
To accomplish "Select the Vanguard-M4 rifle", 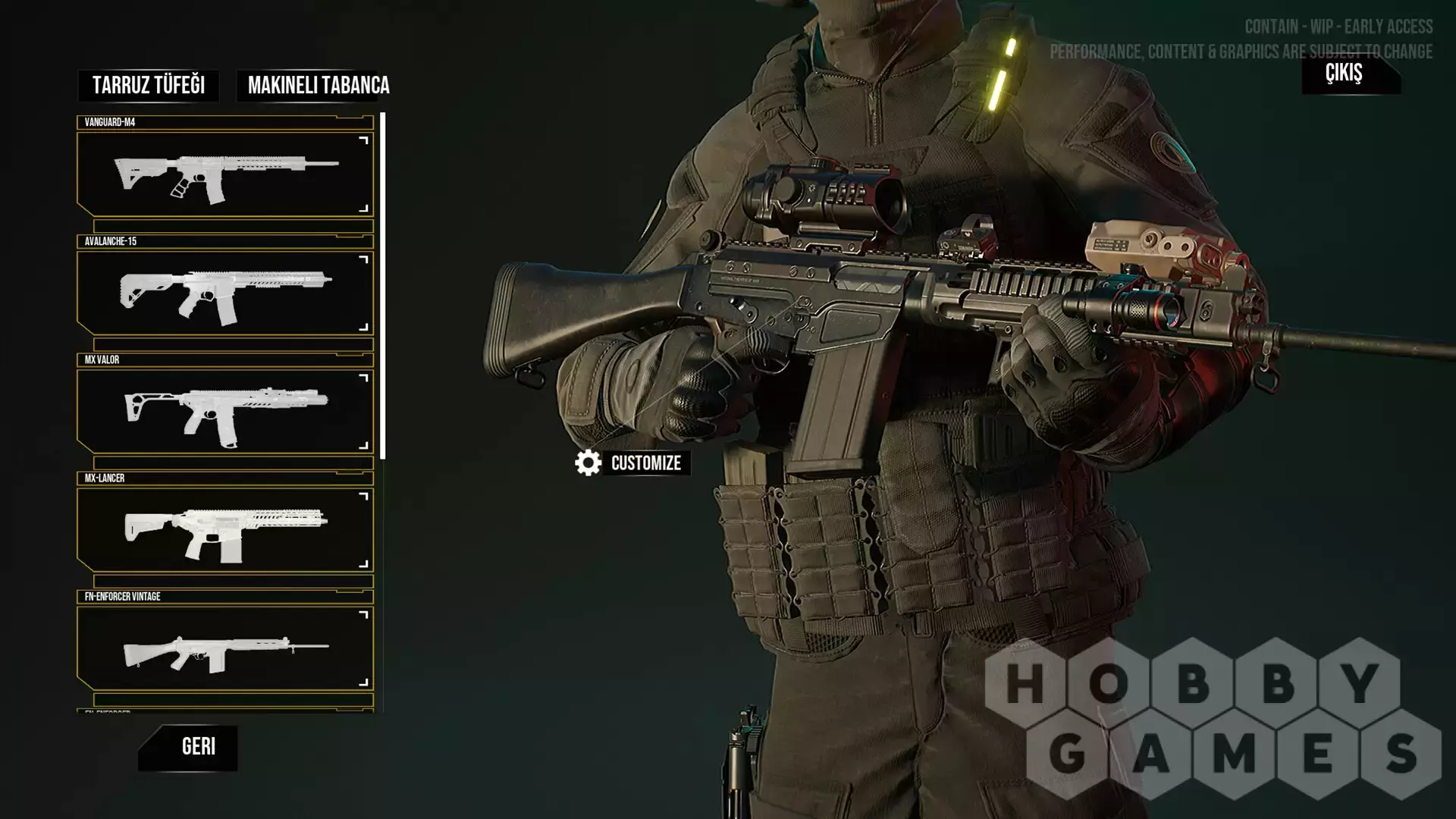I will point(225,174).
